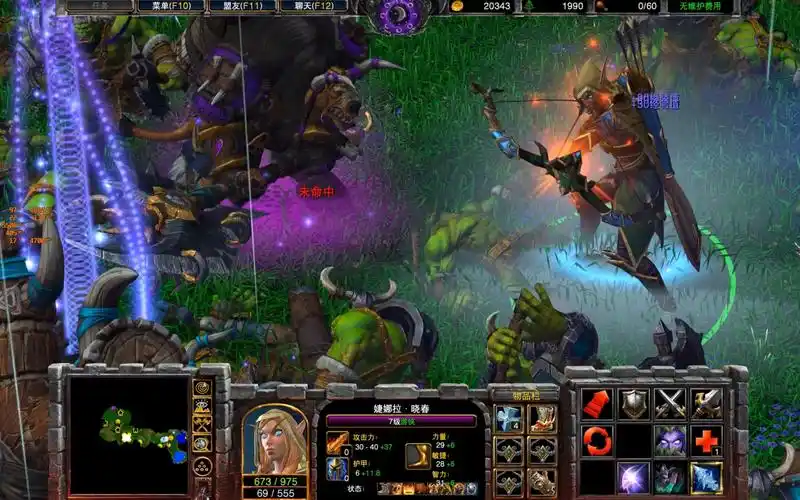Use the dark armored figure ability
The image size is (800, 500).
coord(670,476)
